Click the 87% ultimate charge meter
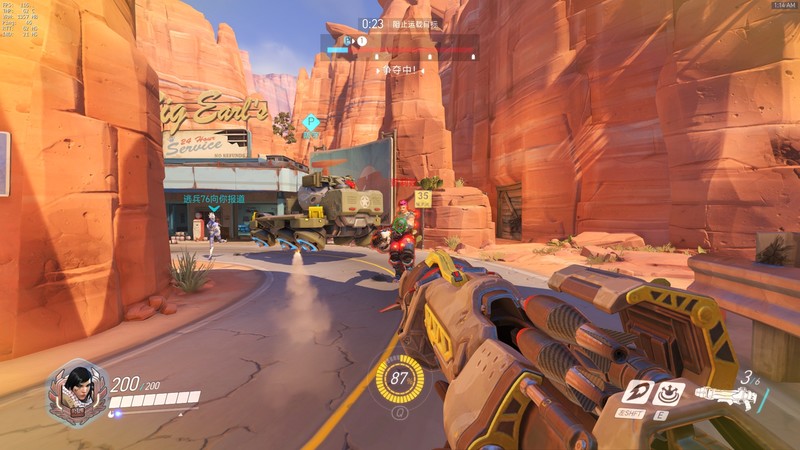Image resolution: width=800 pixels, height=450 pixels. pos(399,379)
